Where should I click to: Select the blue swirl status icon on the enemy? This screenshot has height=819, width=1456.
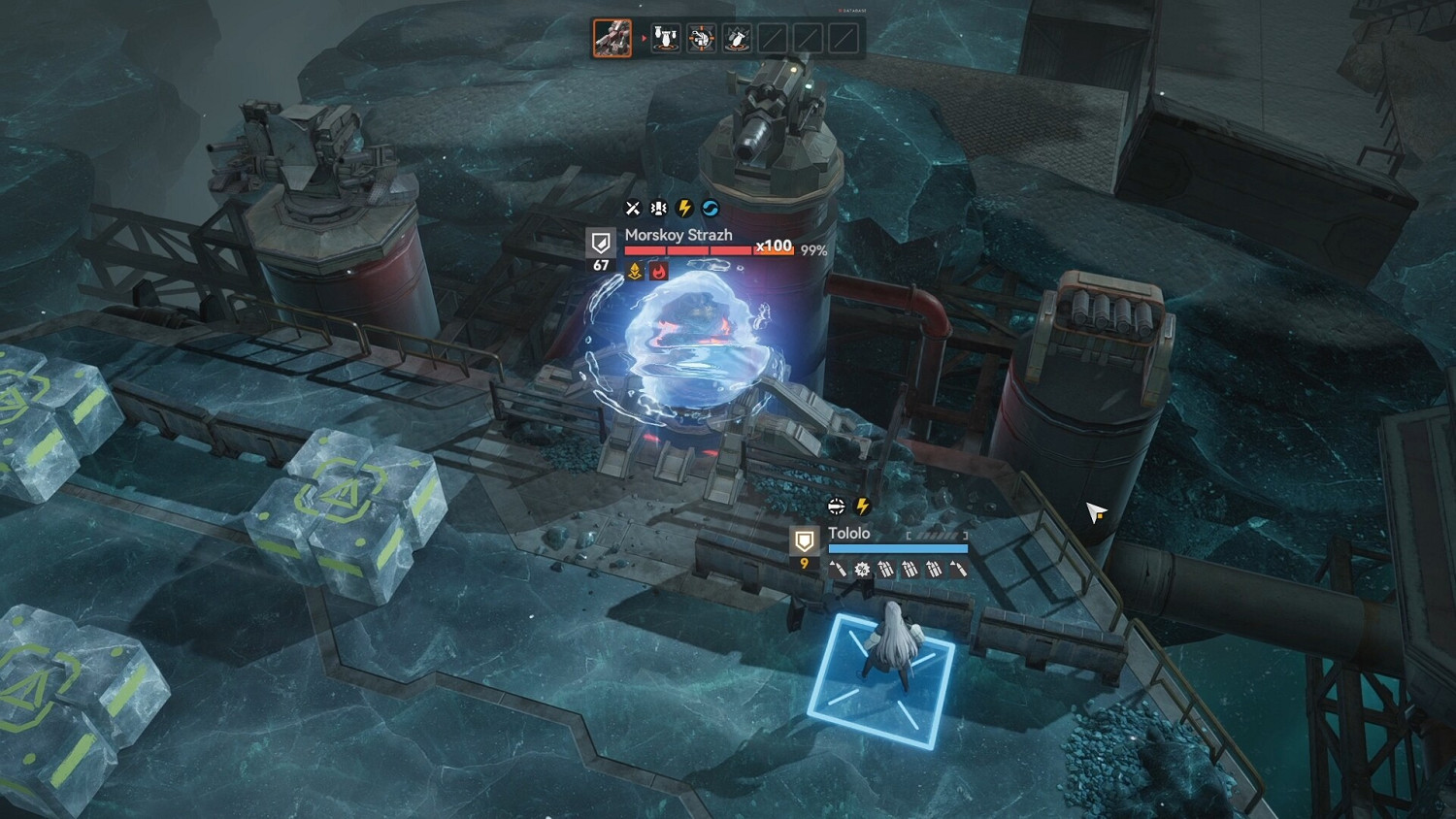(x=711, y=208)
